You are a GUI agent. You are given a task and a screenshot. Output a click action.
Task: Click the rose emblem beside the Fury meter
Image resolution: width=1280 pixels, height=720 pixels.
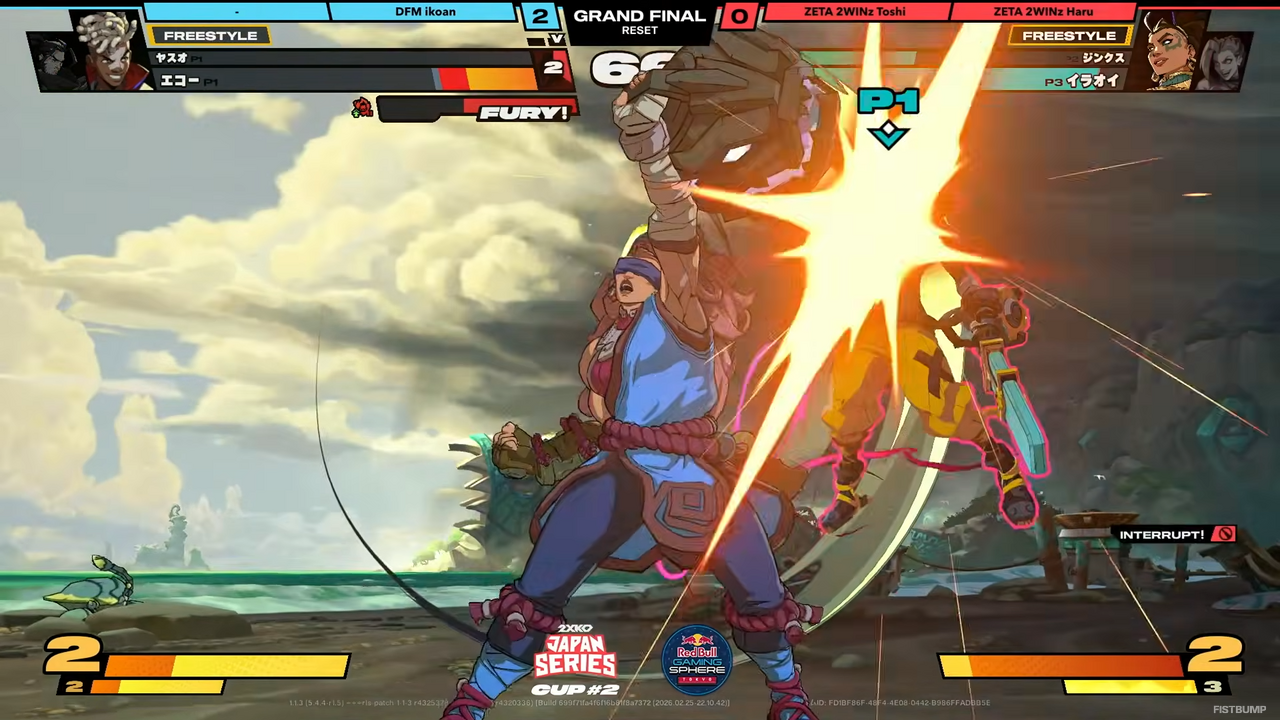pos(362,107)
